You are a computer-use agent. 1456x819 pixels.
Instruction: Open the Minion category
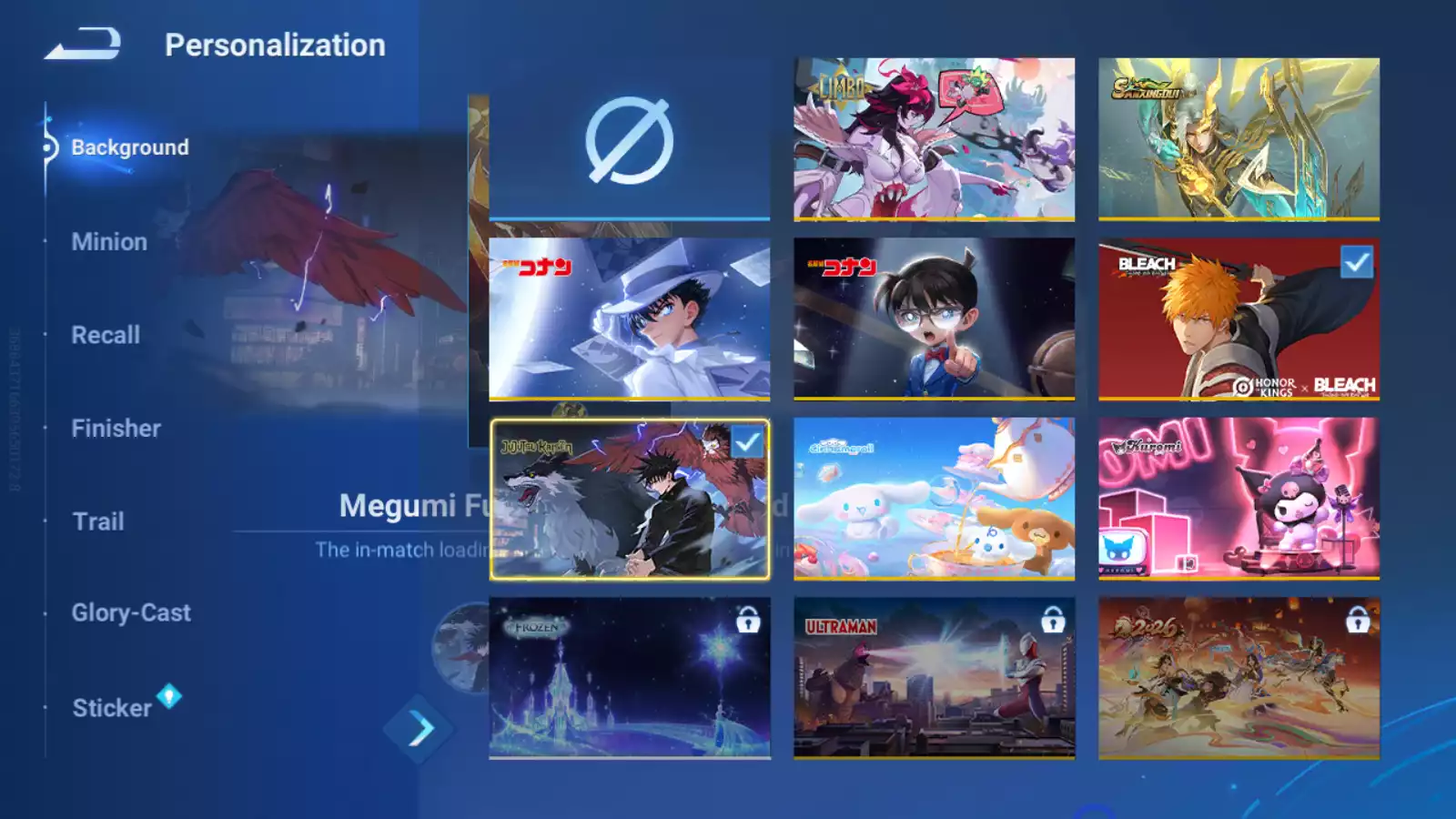click(109, 242)
